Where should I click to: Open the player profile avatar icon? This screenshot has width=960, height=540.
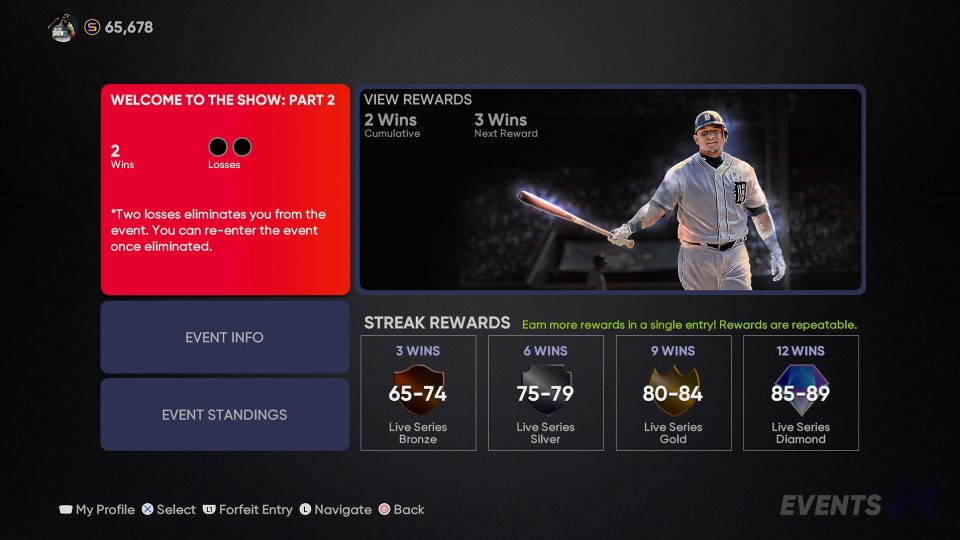pyautogui.click(x=62, y=28)
